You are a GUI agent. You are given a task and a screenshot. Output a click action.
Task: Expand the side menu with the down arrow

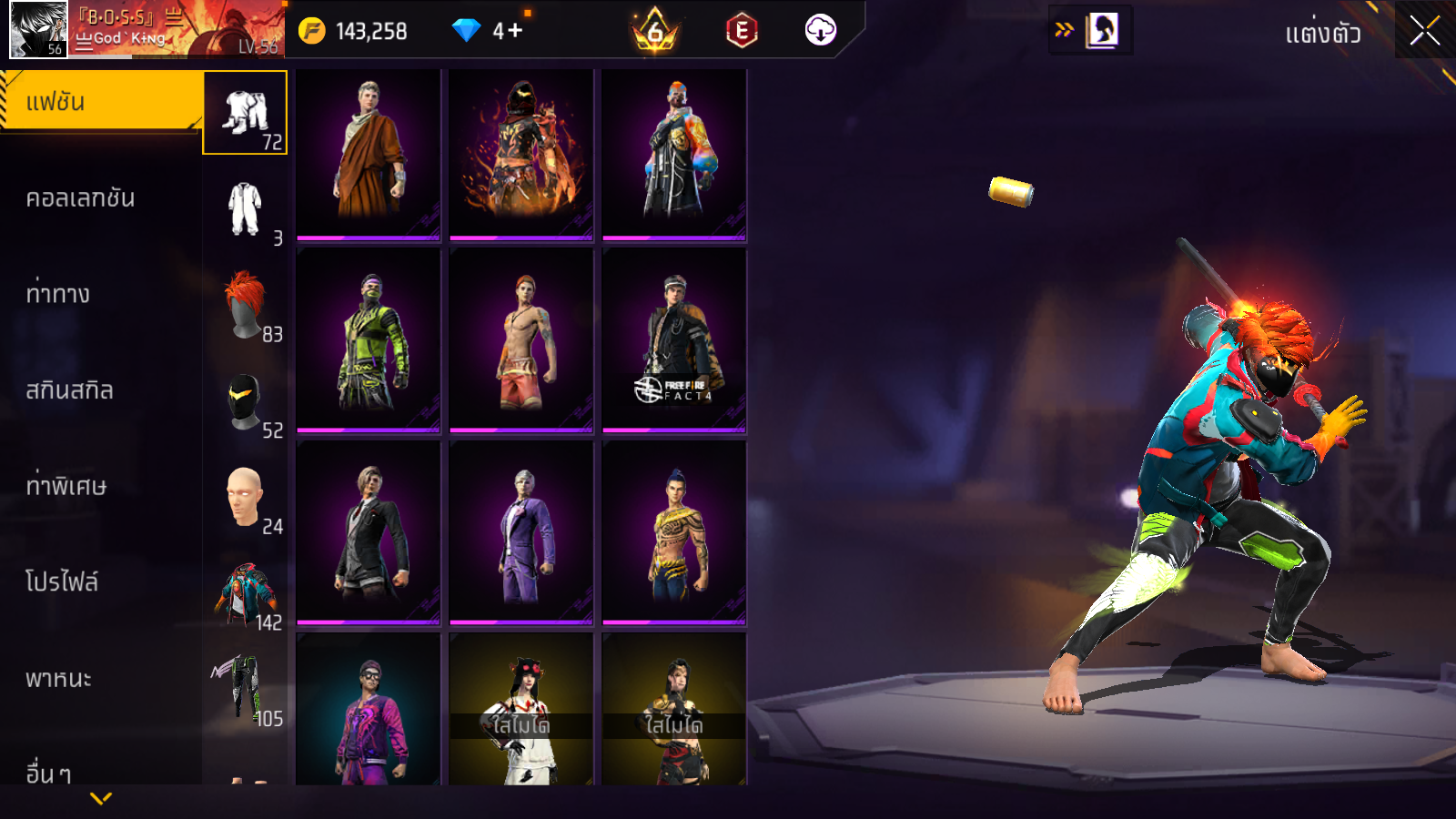(x=101, y=798)
